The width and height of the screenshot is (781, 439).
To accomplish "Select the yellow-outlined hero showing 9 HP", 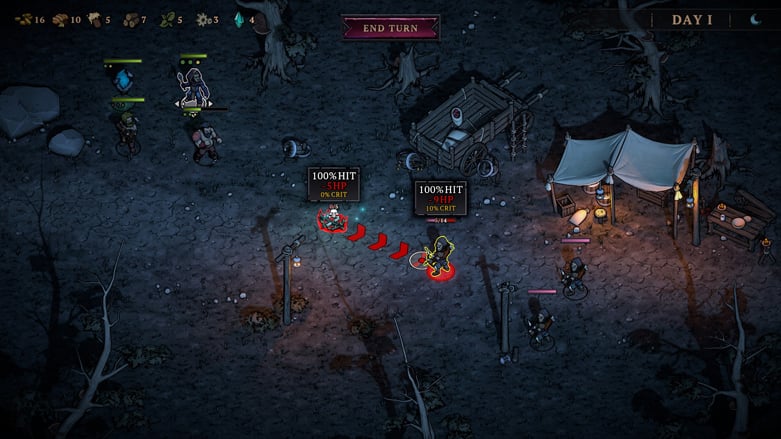I will pos(438,257).
